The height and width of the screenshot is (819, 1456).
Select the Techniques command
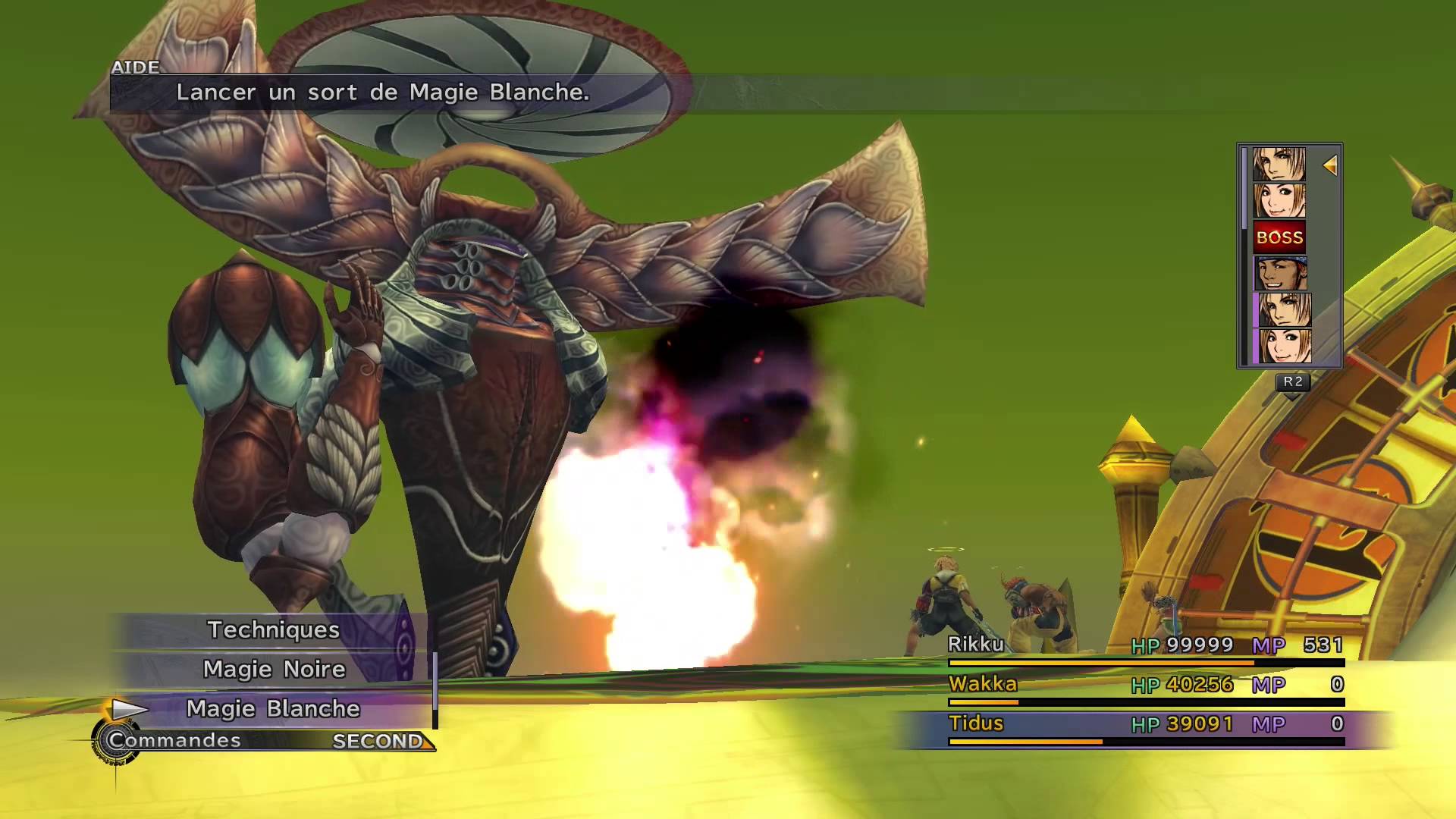pyautogui.click(x=273, y=630)
